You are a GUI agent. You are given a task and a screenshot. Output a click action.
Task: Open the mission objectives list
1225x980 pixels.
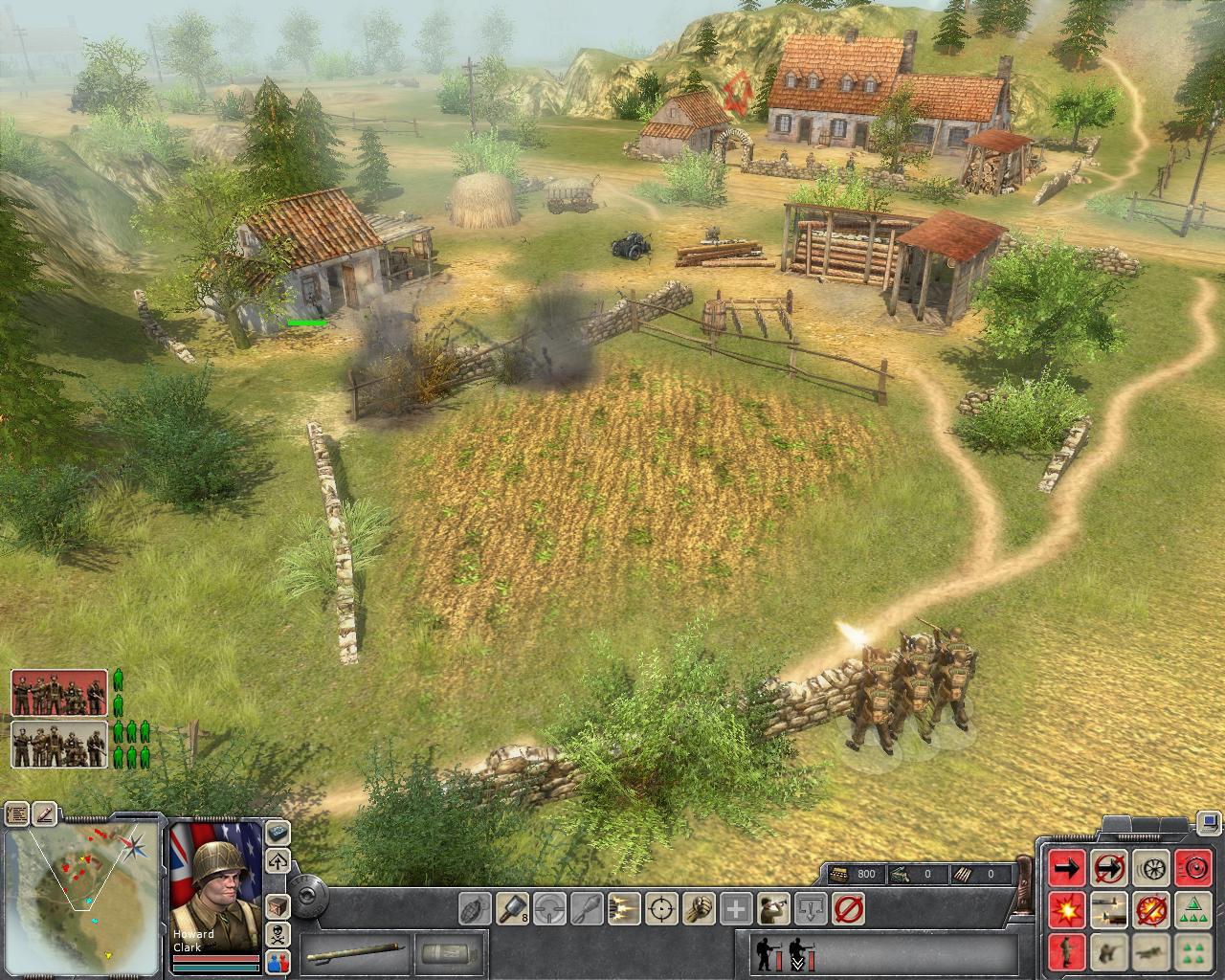pos(16,814)
